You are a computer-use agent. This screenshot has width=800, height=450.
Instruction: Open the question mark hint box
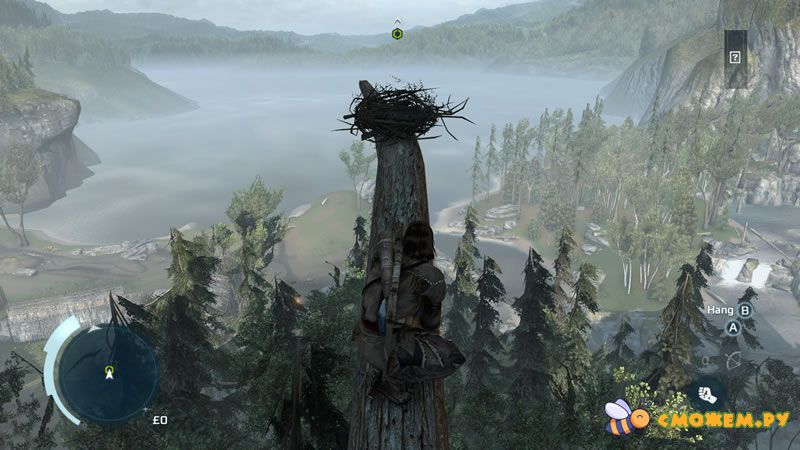tap(735, 57)
